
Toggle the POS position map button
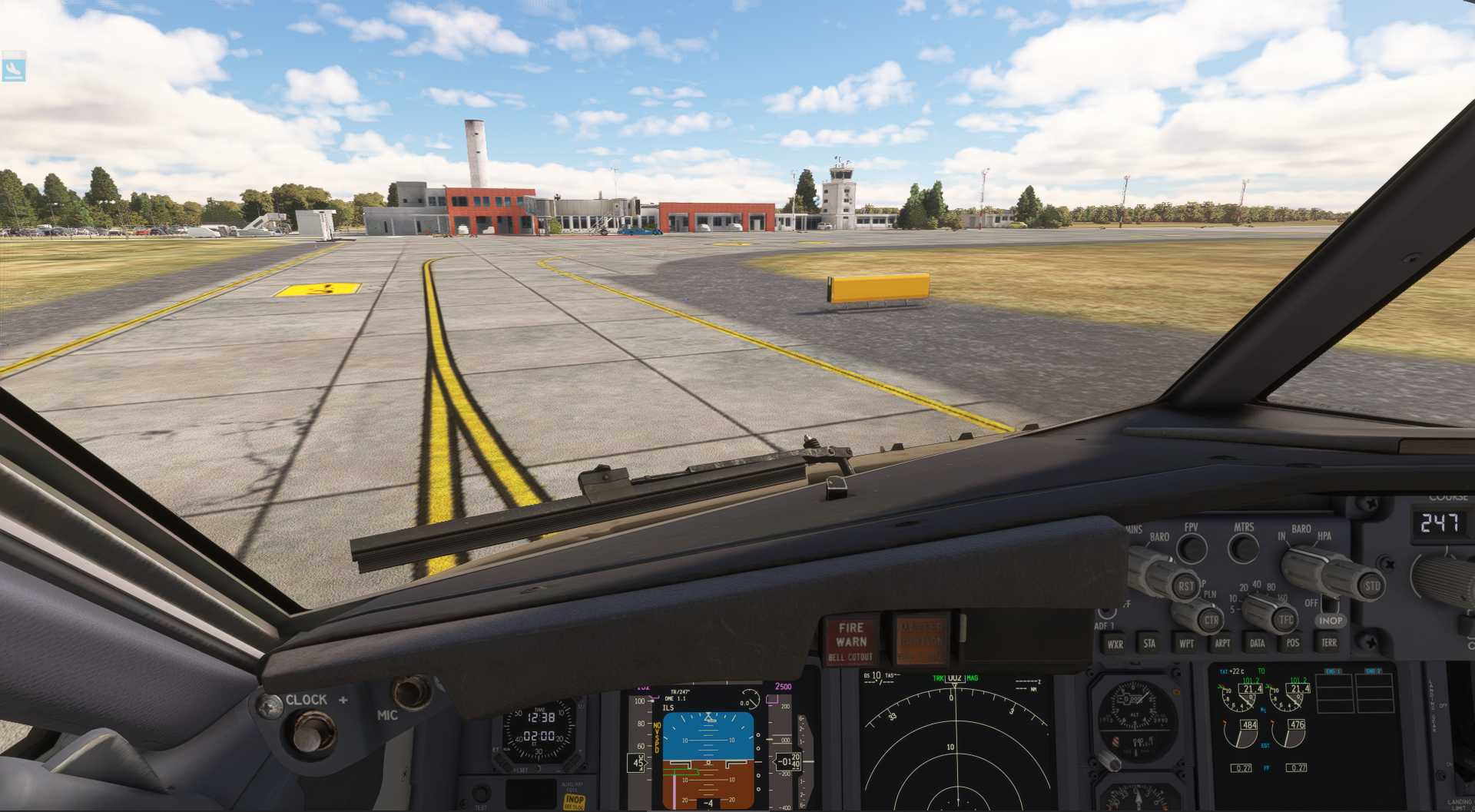point(1293,643)
